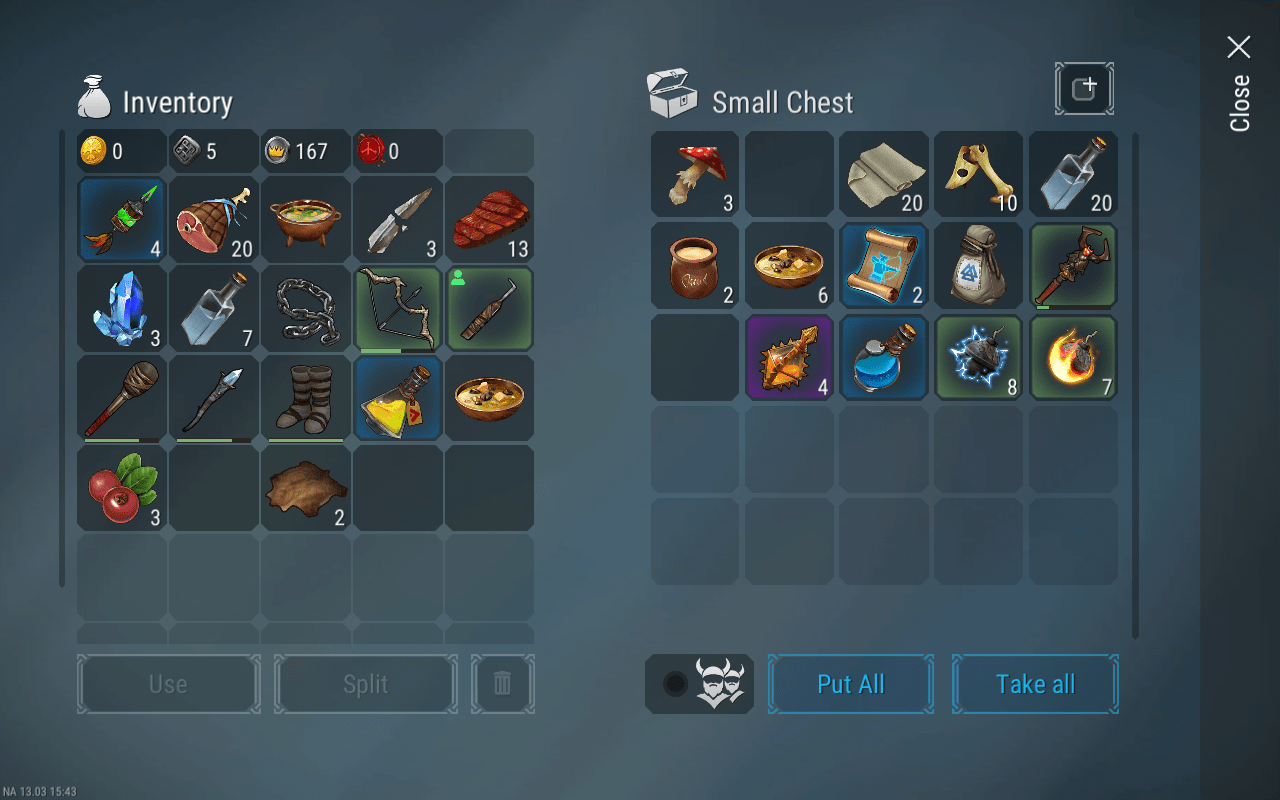Image resolution: width=1280 pixels, height=800 pixels.
Task: Select the leather boots in the inventory
Action: point(305,398)
